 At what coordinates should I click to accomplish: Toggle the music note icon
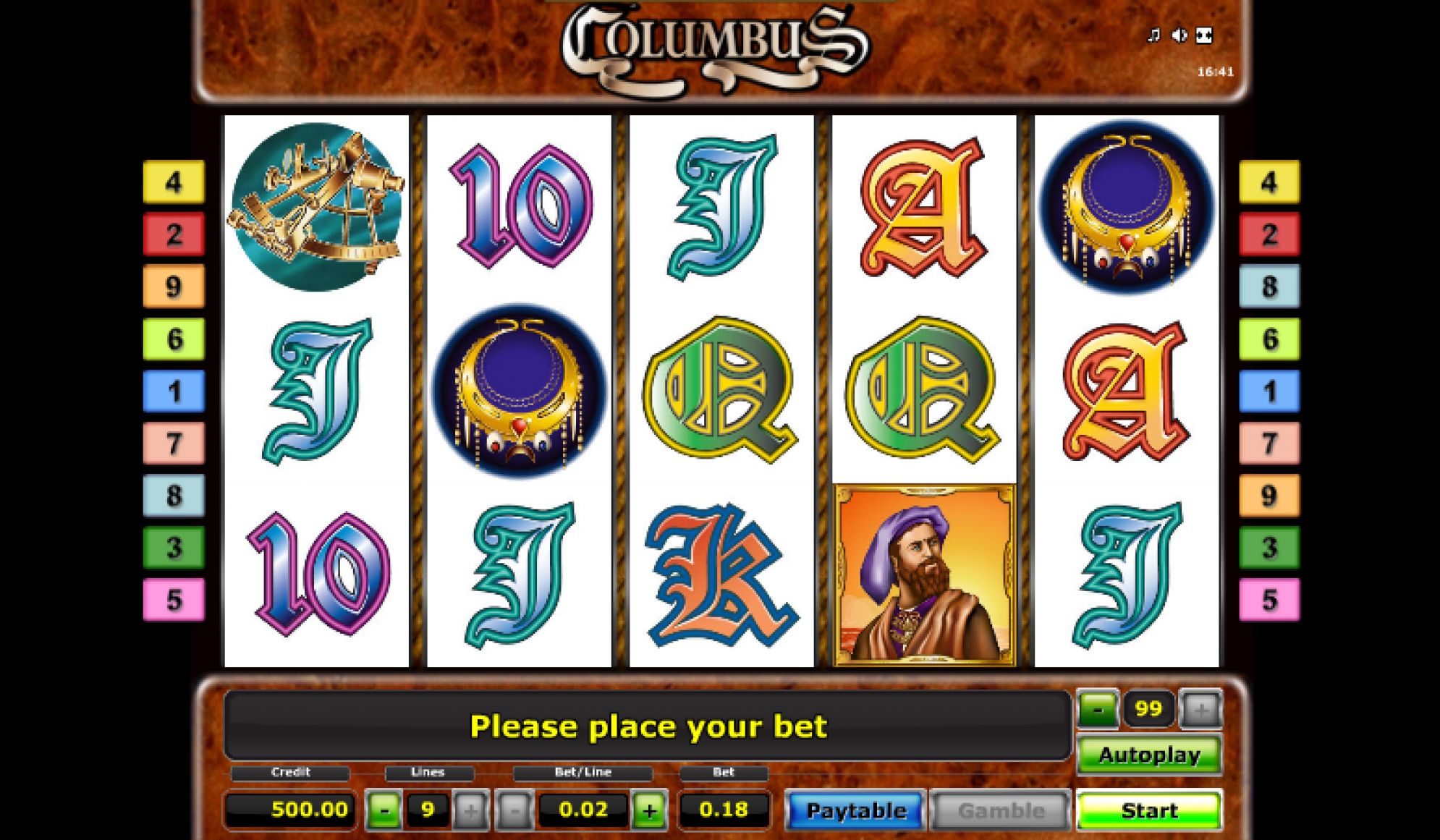1153,35
